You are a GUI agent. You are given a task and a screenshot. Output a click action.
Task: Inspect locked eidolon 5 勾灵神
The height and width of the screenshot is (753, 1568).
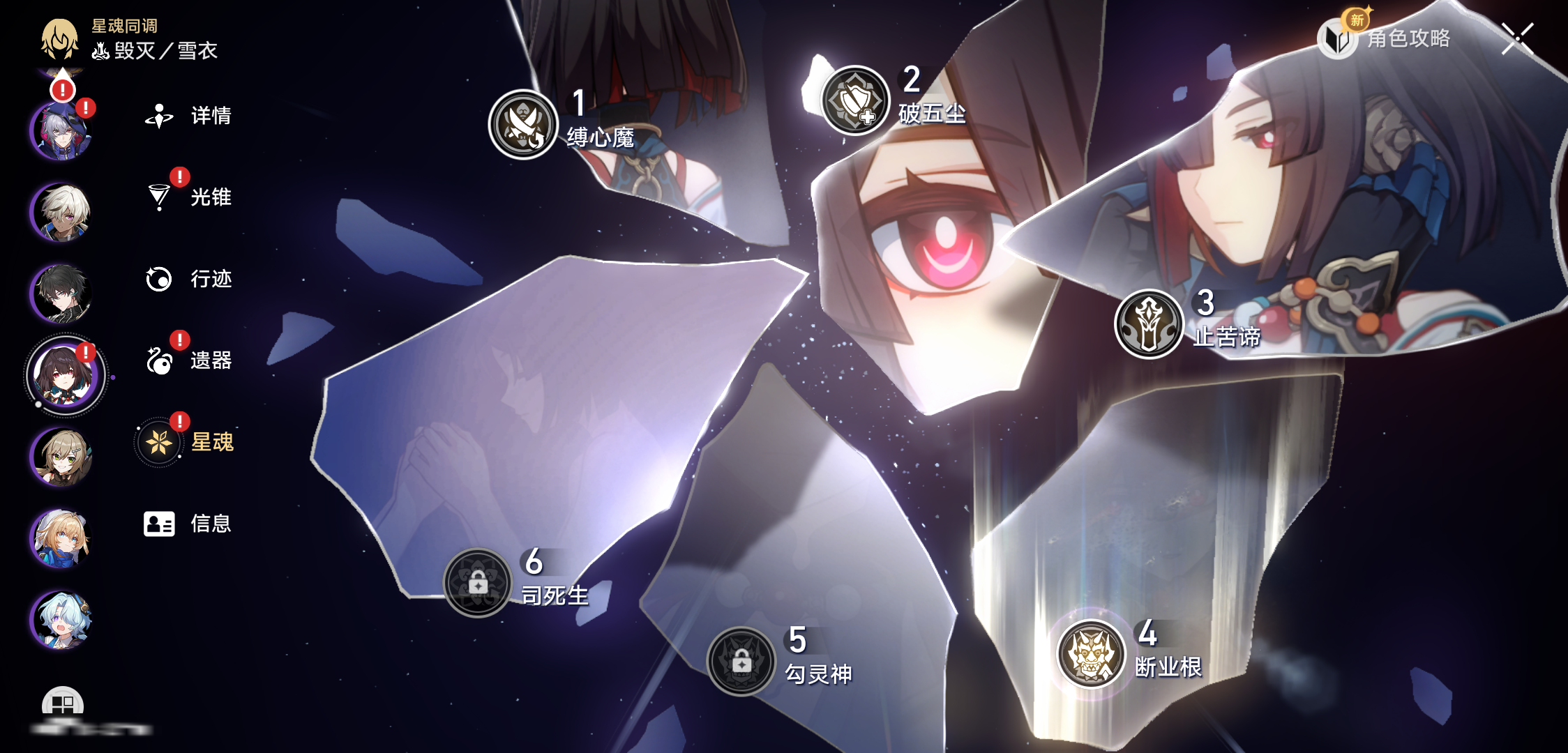[741, 661]
